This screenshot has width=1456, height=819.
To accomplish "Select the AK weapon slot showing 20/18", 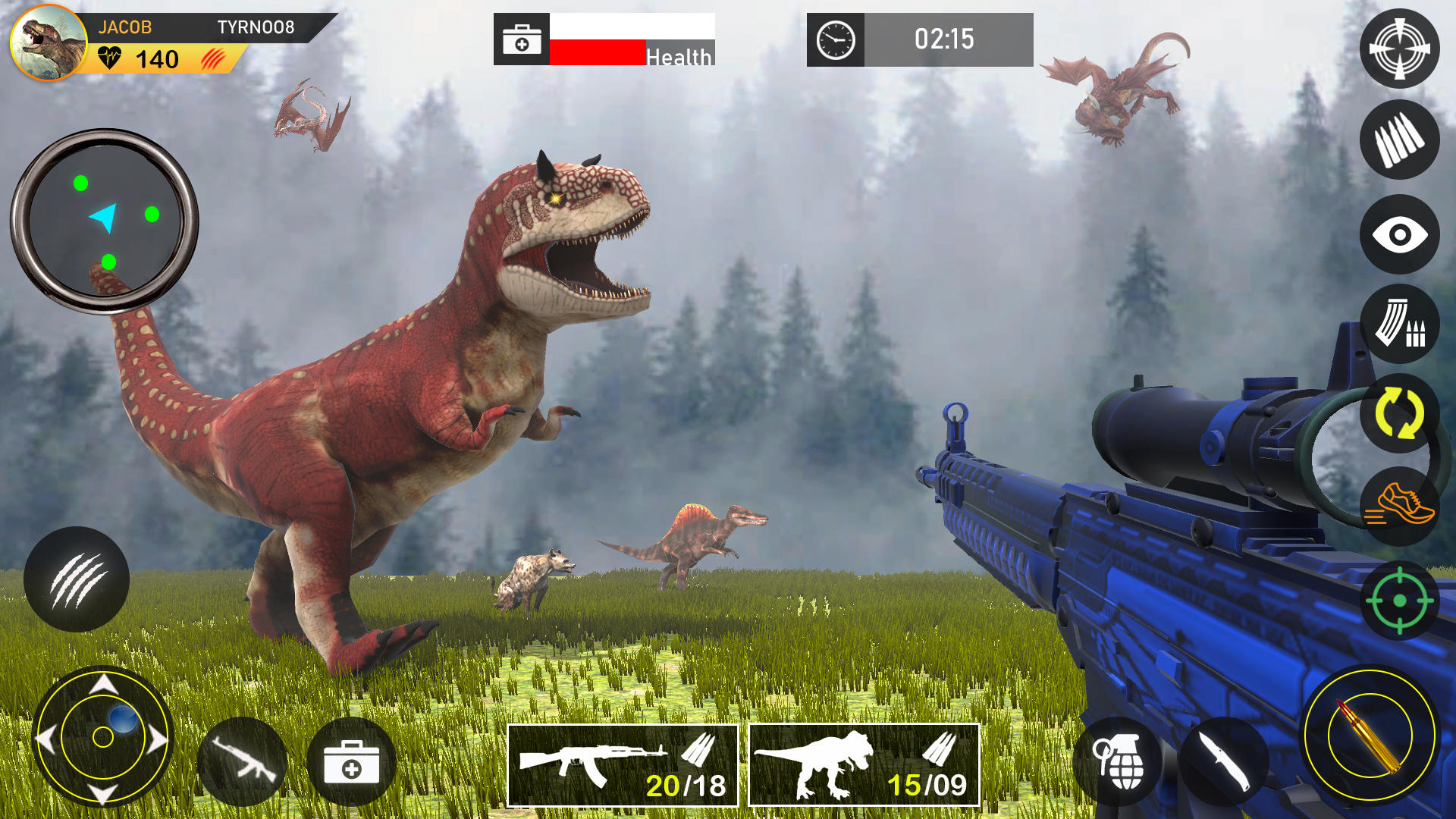I will click(x=622, y=766).
